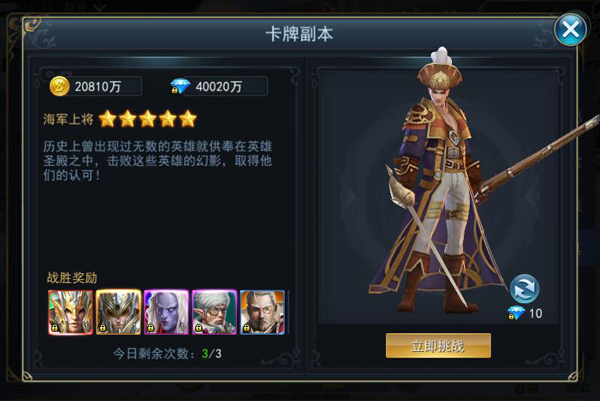Tap the gold coin currency icon
Screen dimensions: 600x401
coord(59,86)
